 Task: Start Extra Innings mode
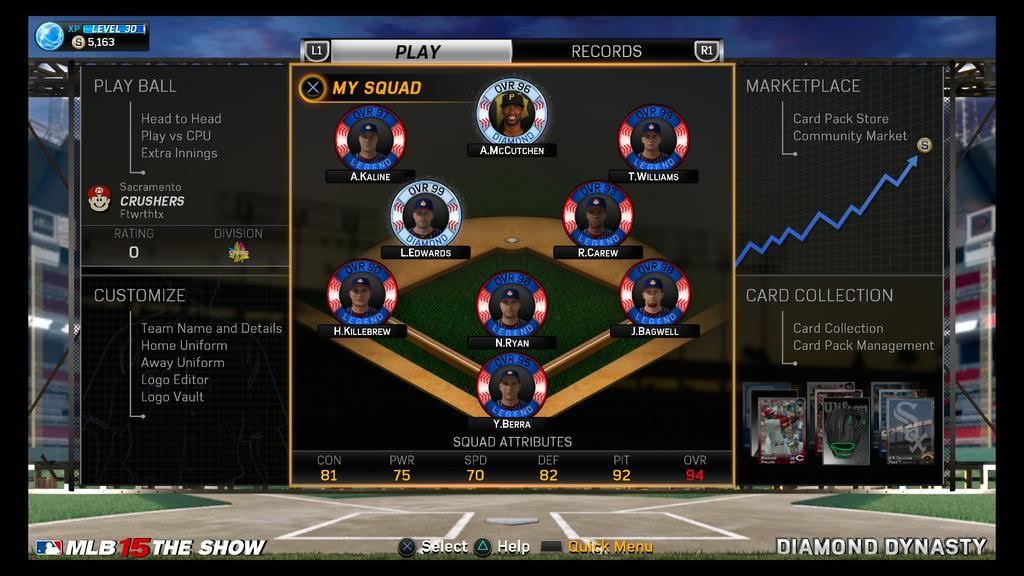[179, 153]
